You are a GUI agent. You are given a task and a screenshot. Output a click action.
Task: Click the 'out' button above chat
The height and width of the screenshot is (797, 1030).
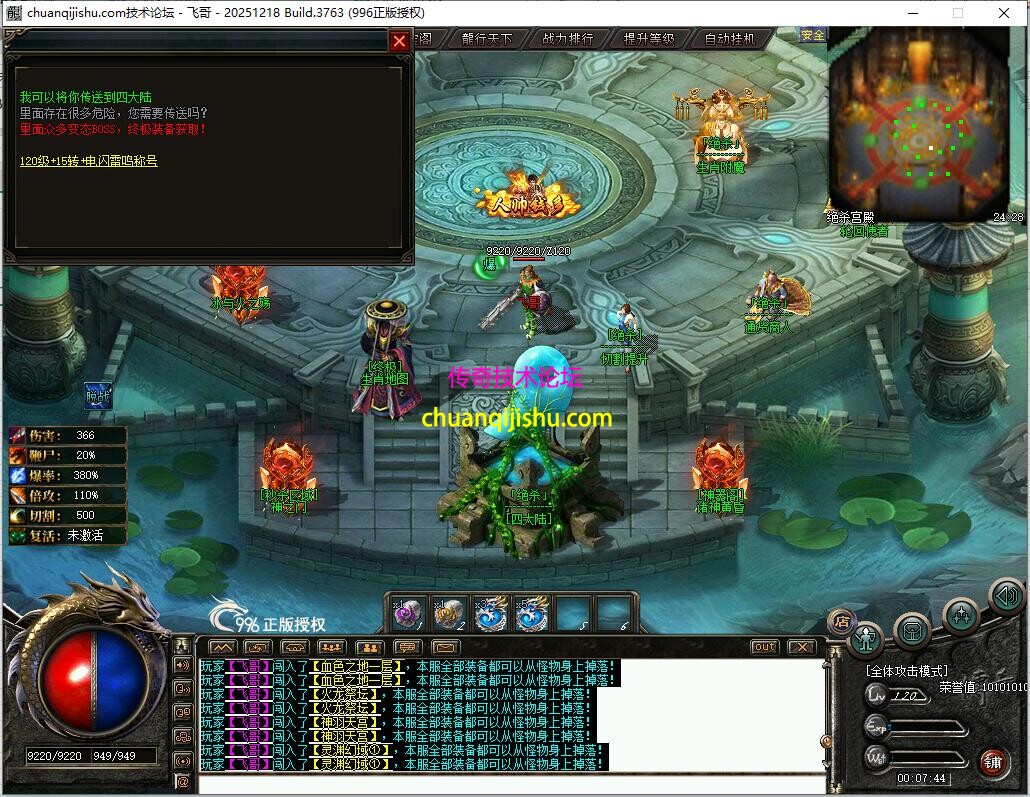pyautogui.click(x=764, y=647)
